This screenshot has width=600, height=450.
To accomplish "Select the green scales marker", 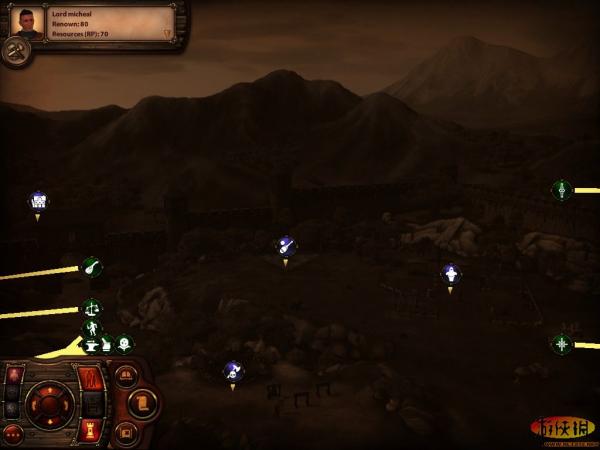I will (91, 308).
